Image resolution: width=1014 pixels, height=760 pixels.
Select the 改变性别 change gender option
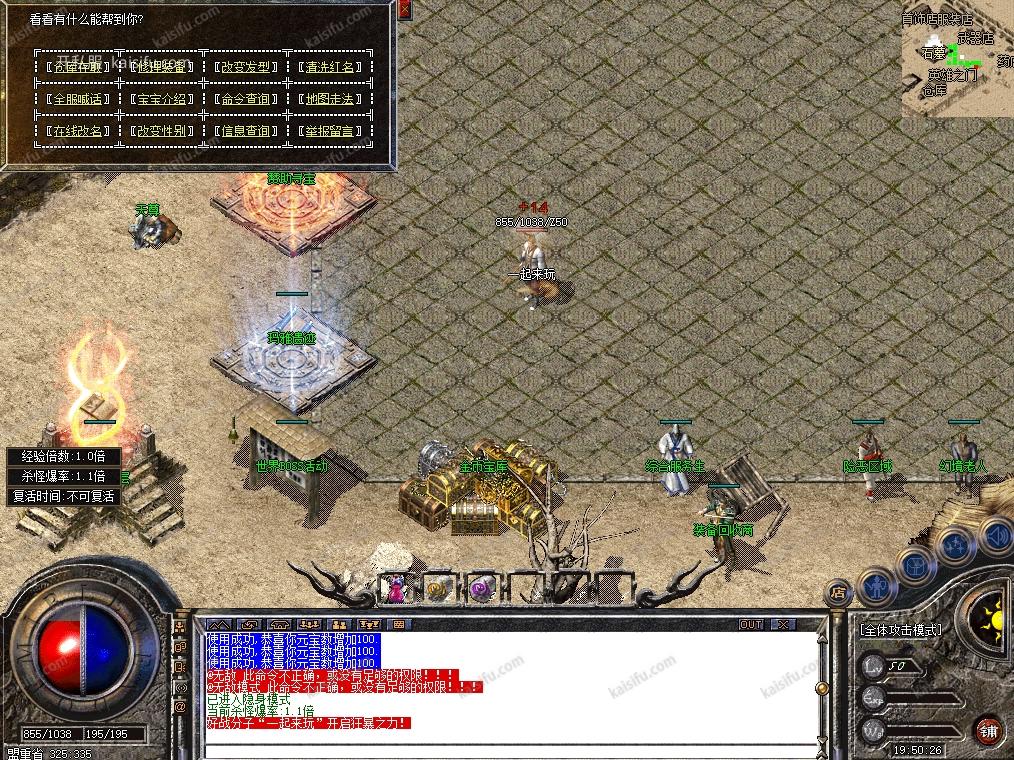161,131
